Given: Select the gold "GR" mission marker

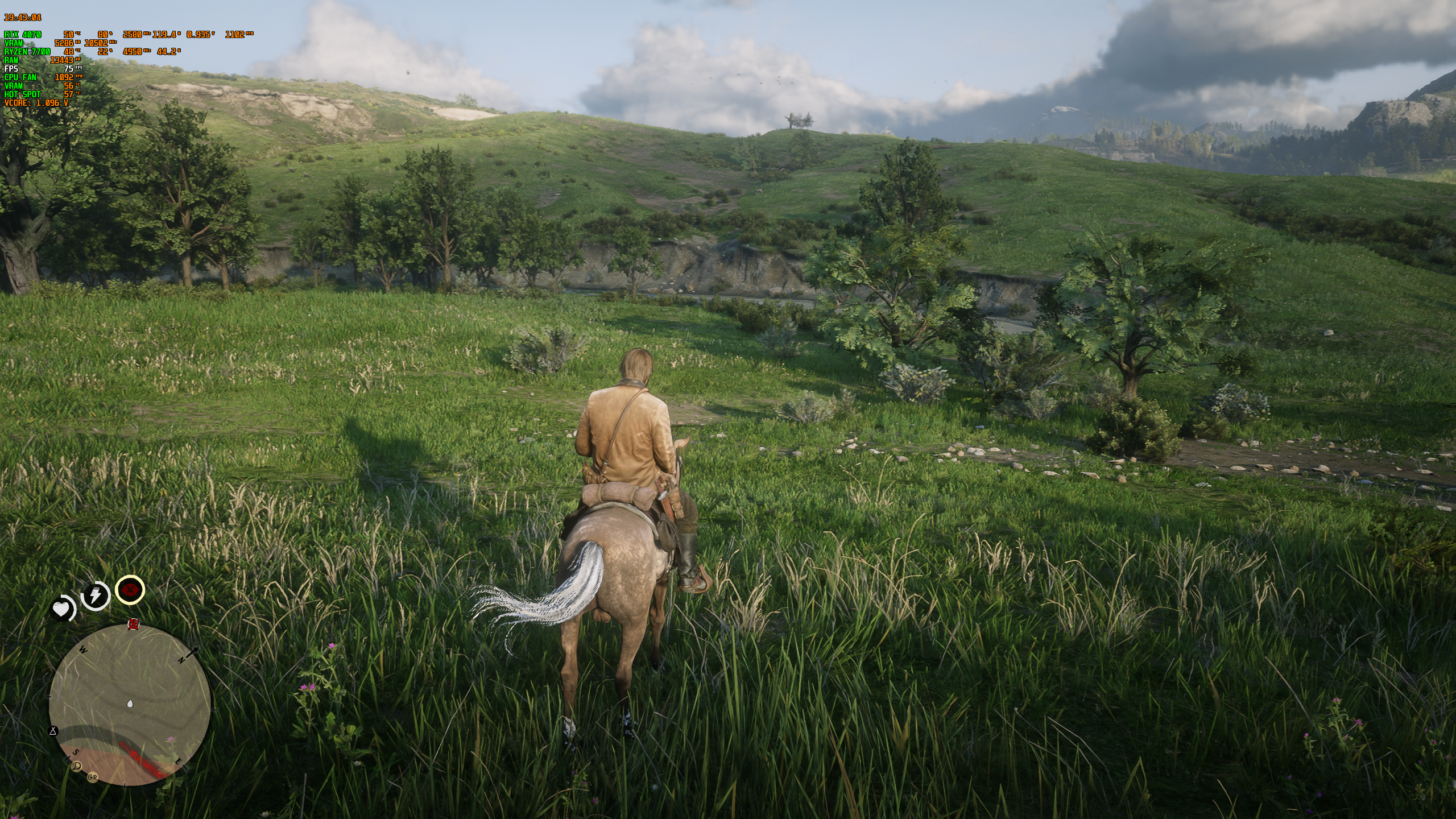Looking at the screenshot, I should tap(92, 777).
